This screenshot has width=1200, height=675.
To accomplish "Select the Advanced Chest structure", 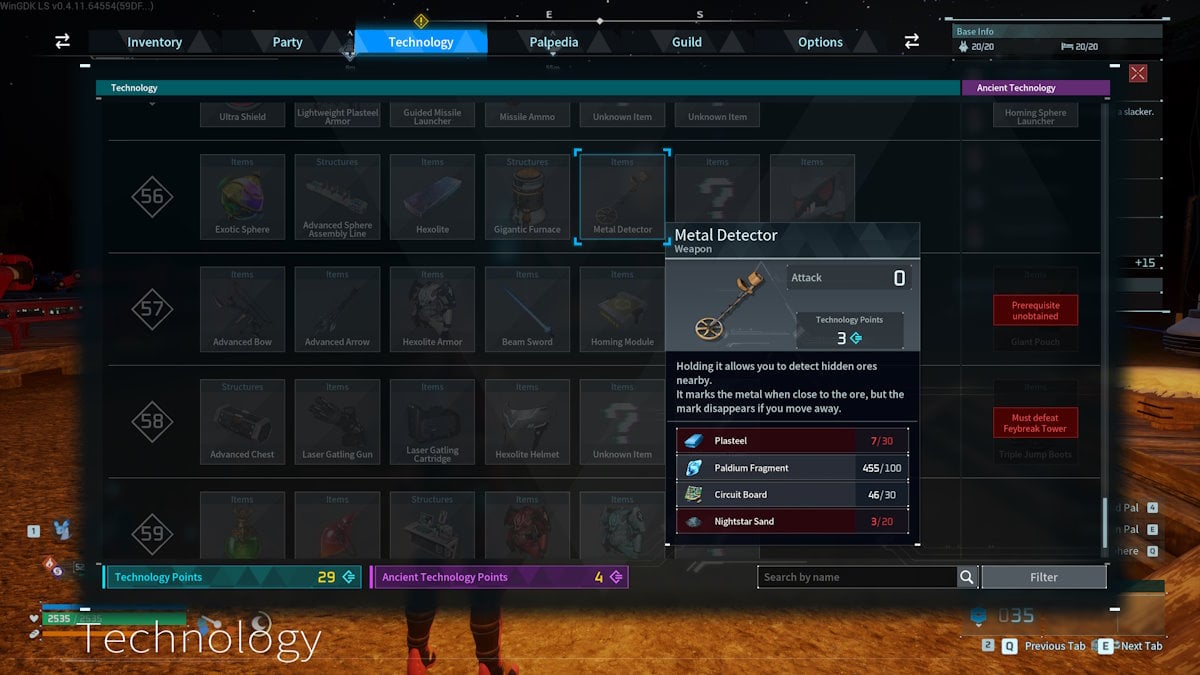I will [242, 422].
